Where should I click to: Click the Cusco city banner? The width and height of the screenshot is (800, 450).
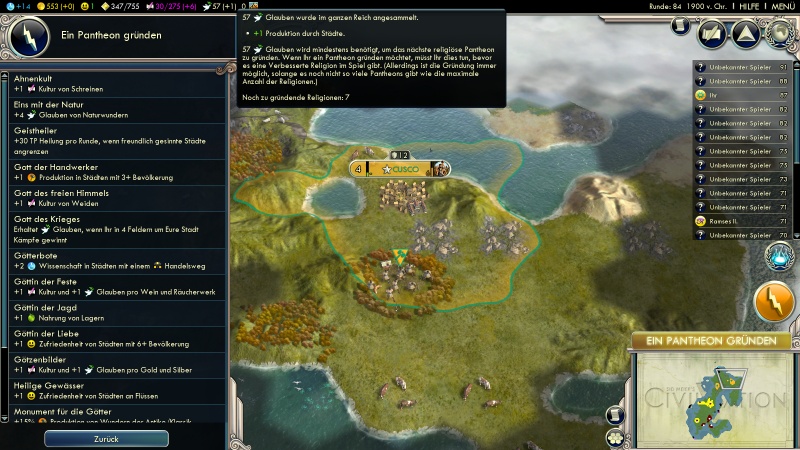(400, 169)
